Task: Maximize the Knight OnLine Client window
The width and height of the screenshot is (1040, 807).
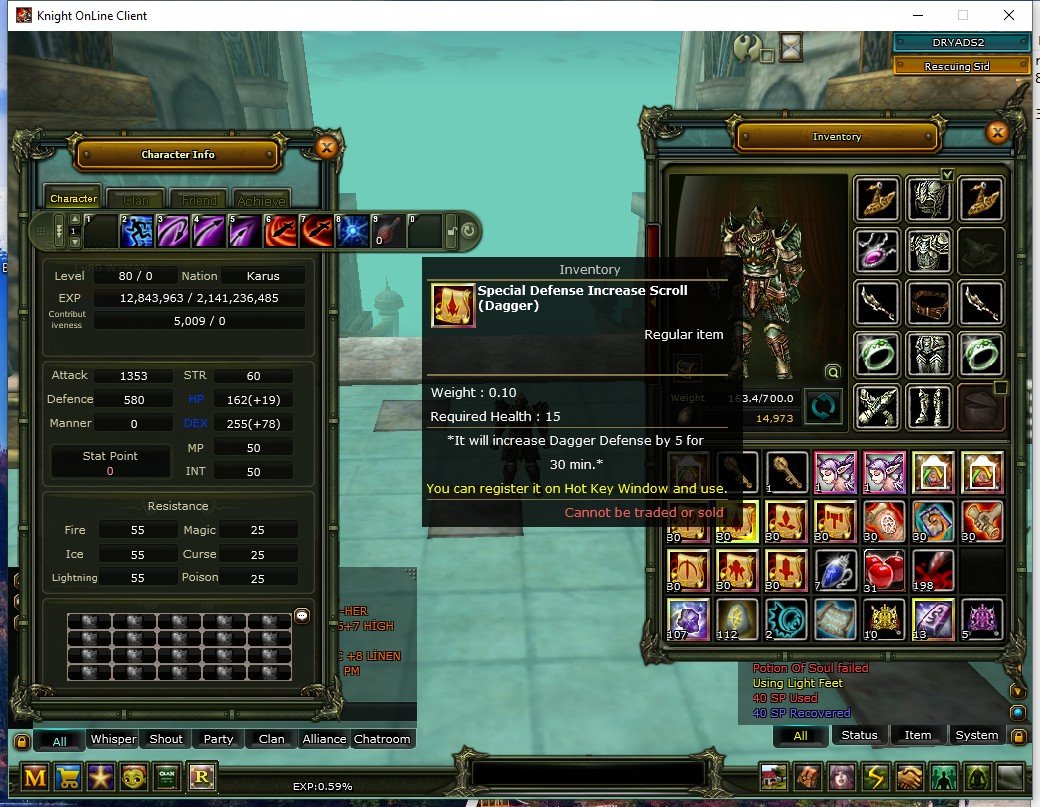Action: [x=963, y=16]
